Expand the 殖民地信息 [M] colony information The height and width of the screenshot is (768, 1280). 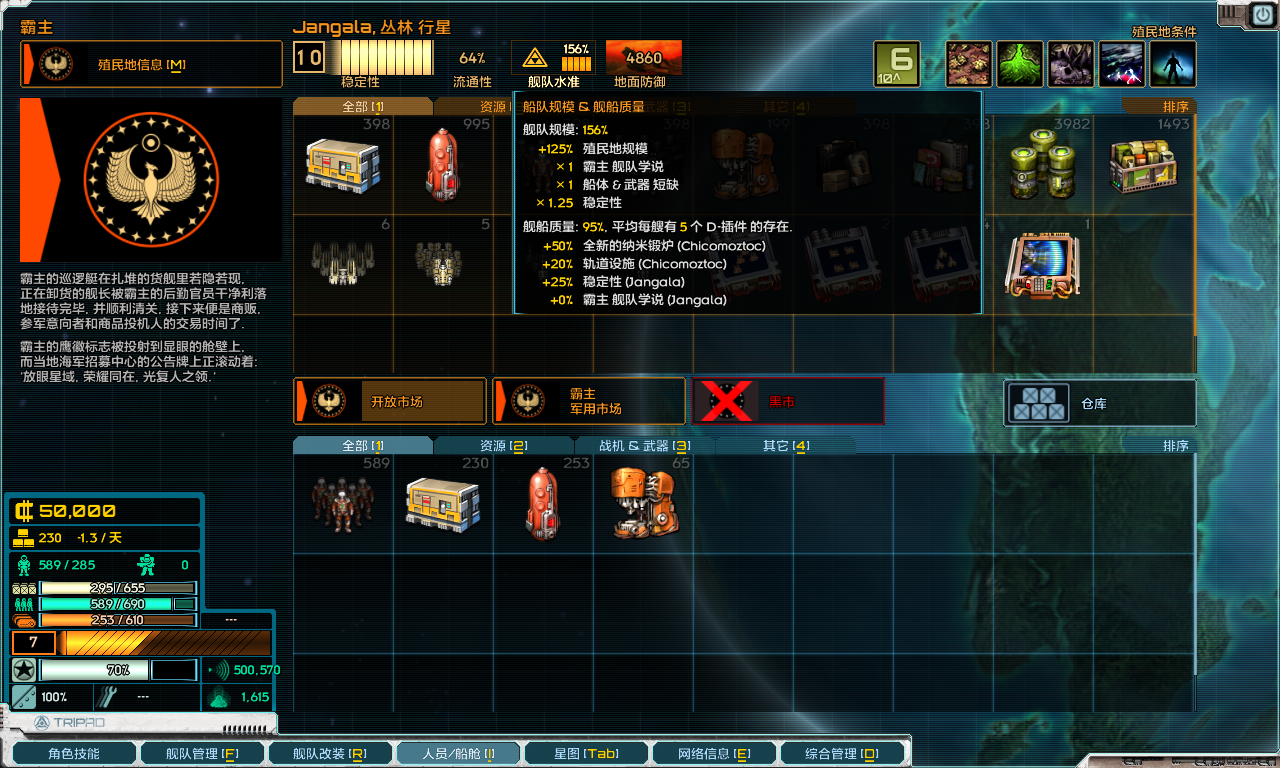tap(150, 63)
